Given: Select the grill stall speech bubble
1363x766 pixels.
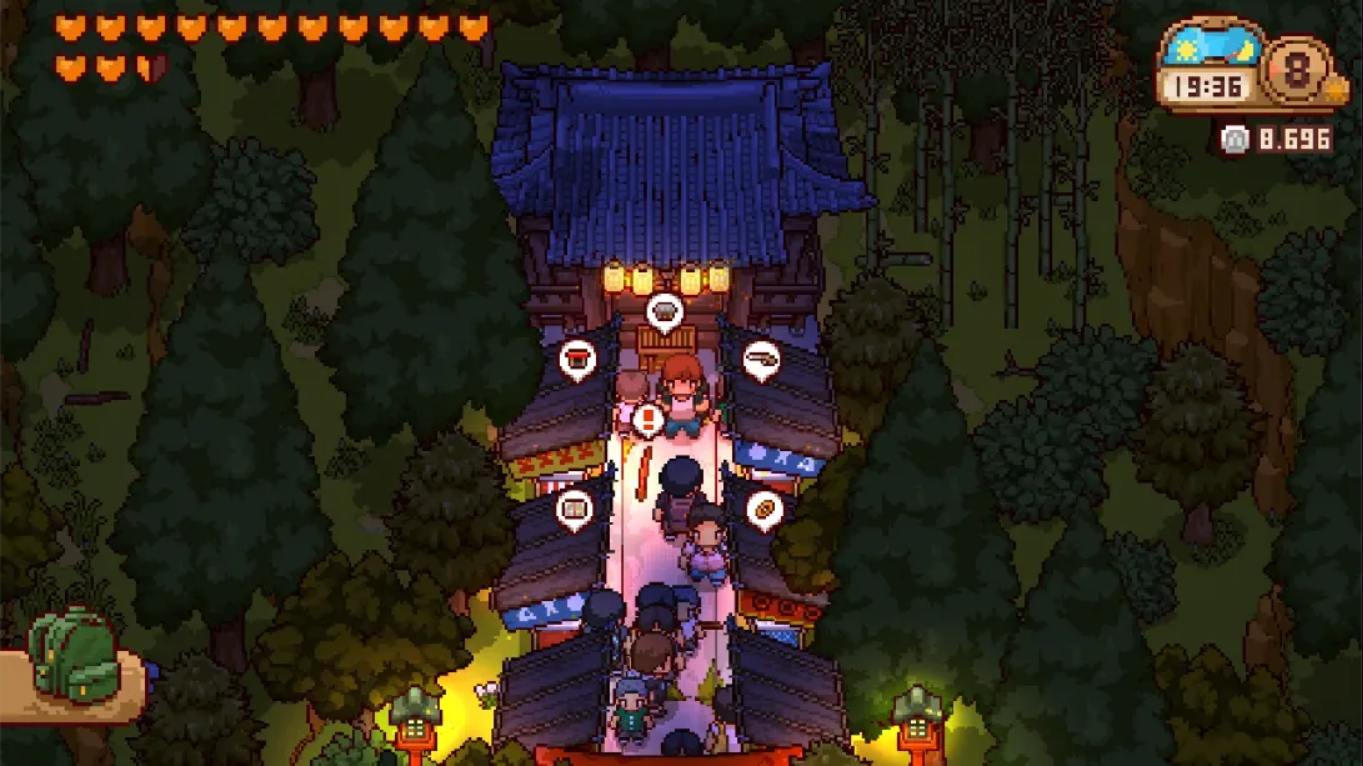Looking at the screenshot, I should (x=663, y=312).
